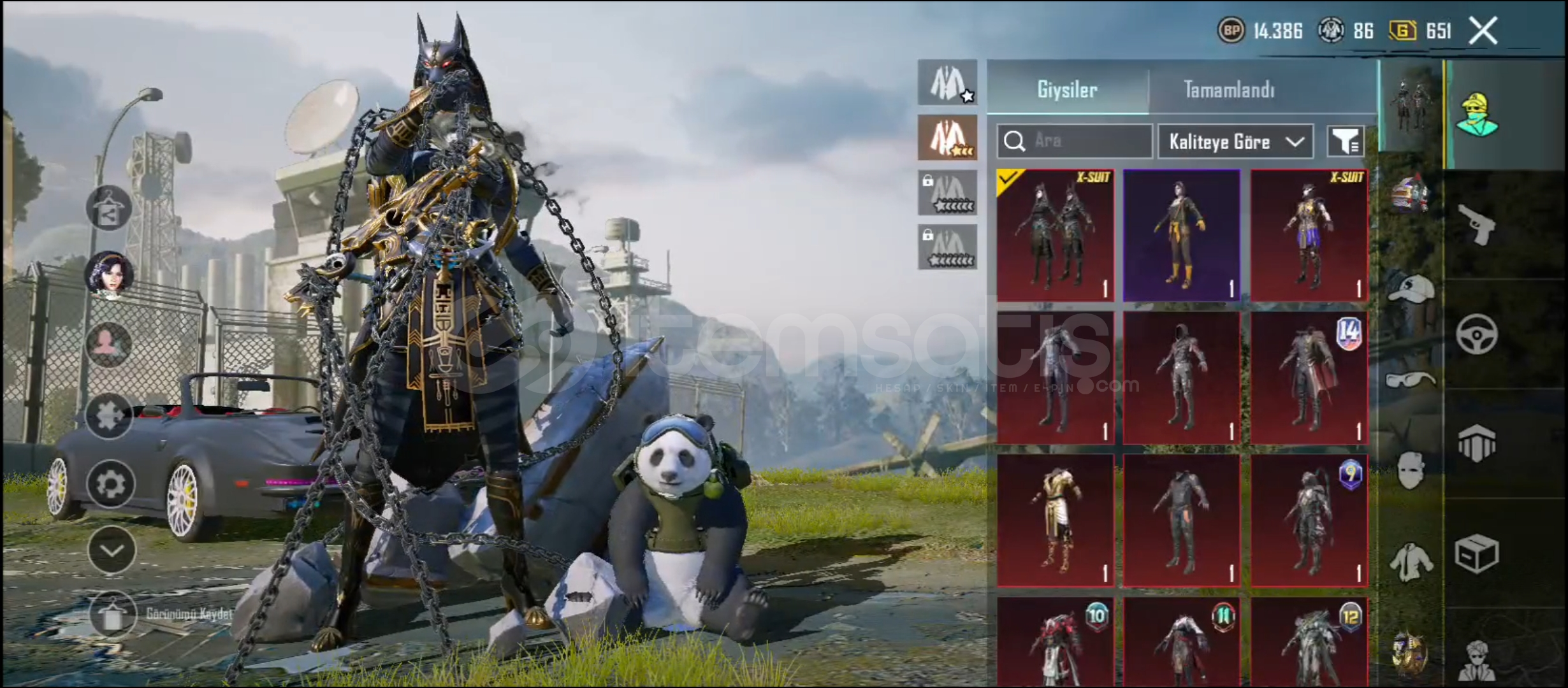The image size is (1568, 688).
Task: Save the look with Görünümü Kaydet
Action: (x=113, y=614)
